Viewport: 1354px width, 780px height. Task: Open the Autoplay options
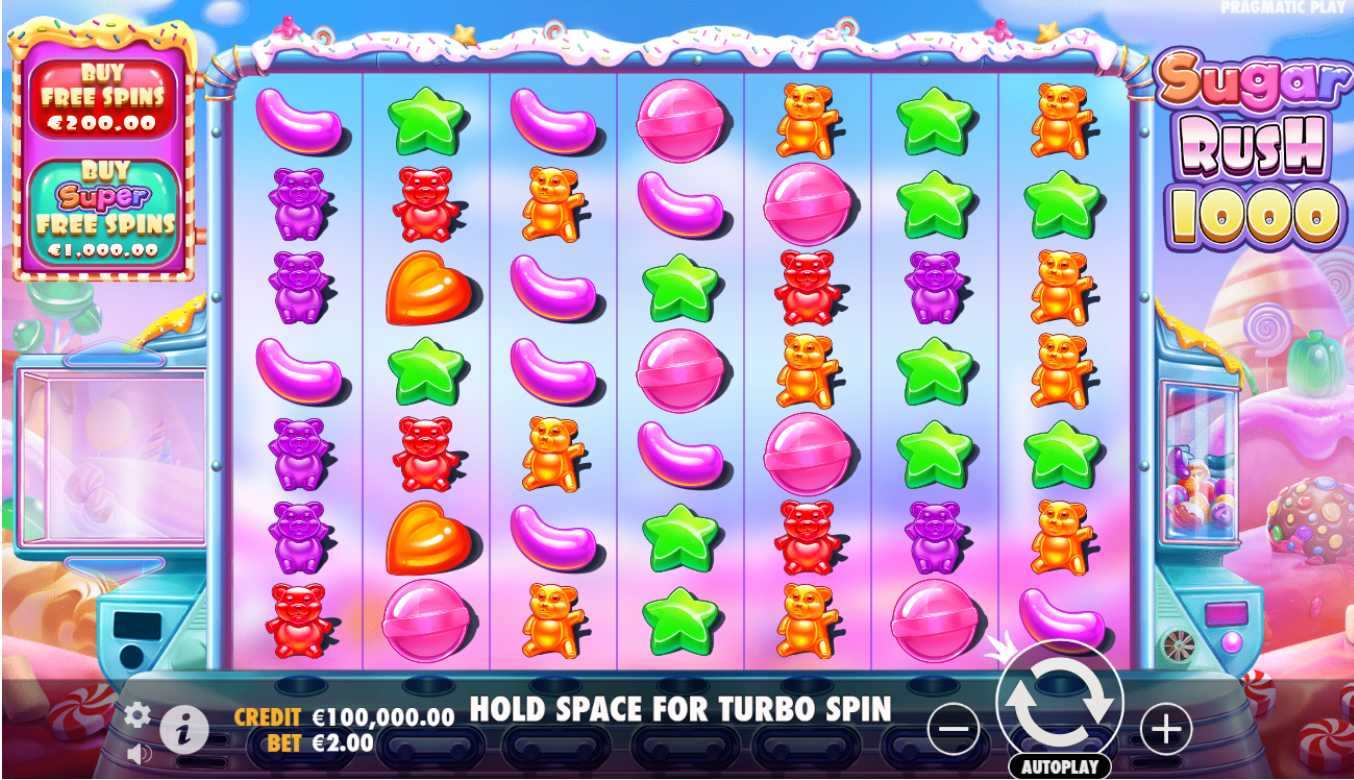point(1060,767)
